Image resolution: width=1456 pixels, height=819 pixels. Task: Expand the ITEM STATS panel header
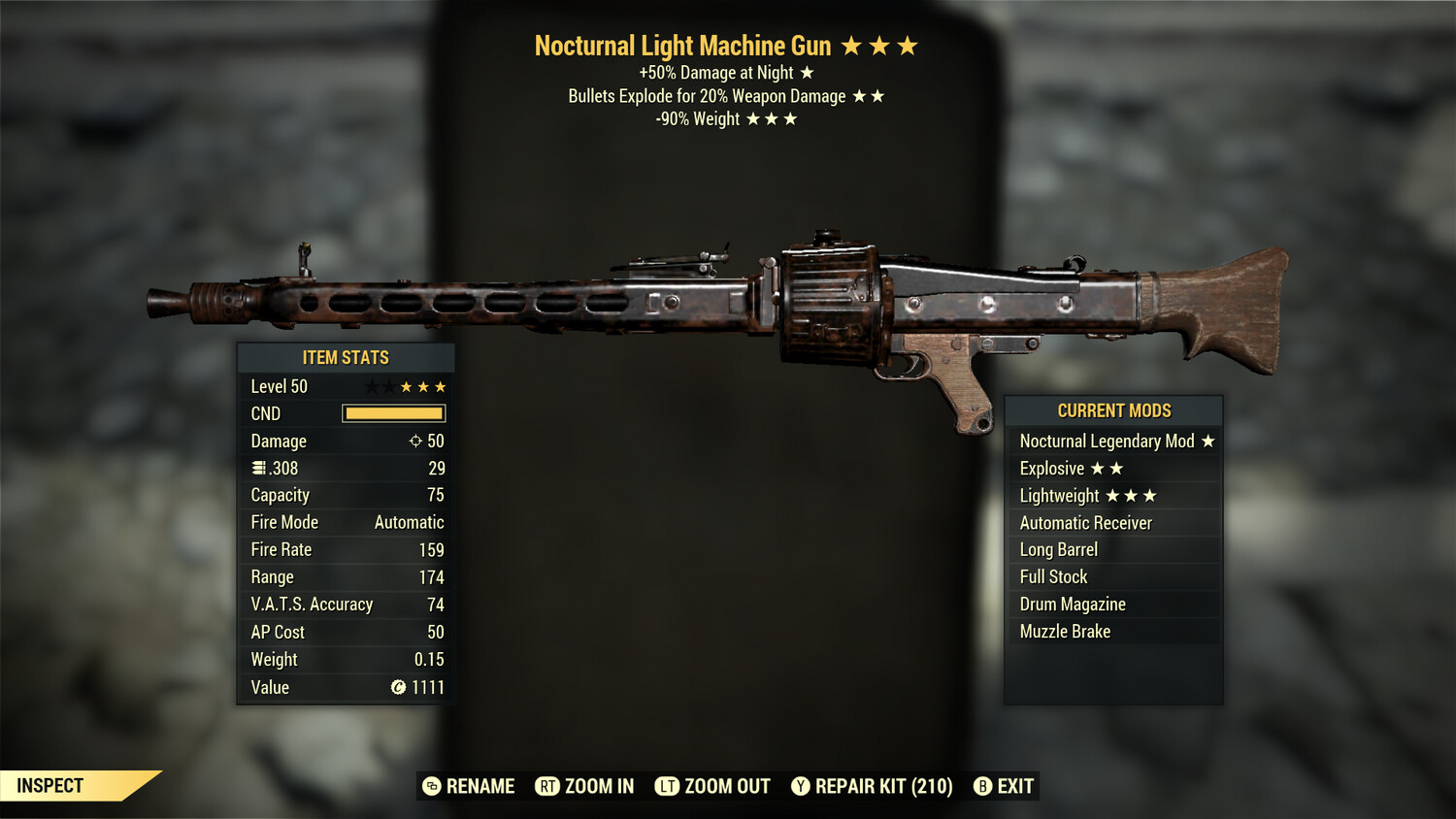click(x=346, y=357)
